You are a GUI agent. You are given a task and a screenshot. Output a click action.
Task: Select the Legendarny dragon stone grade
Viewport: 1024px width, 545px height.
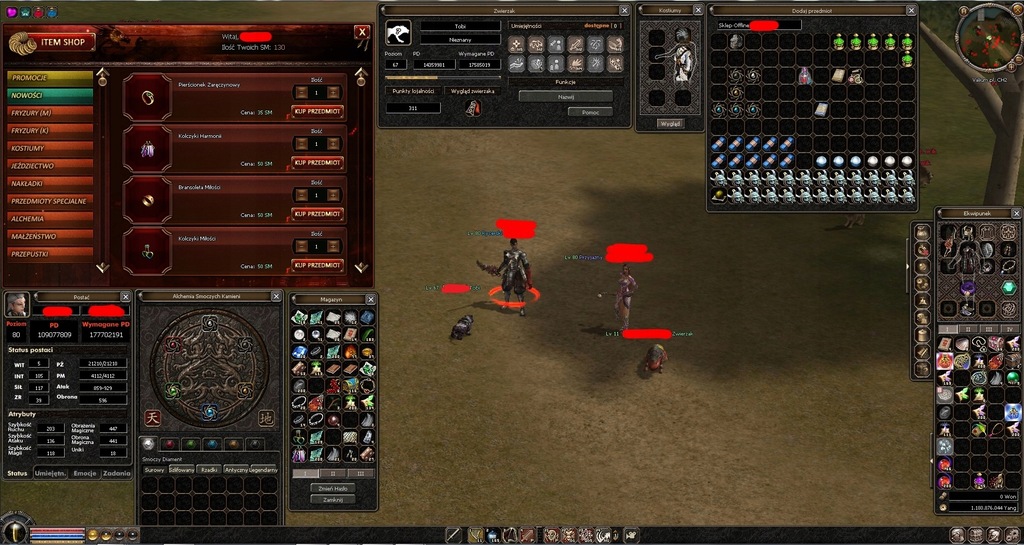click(x=263, y=470)
